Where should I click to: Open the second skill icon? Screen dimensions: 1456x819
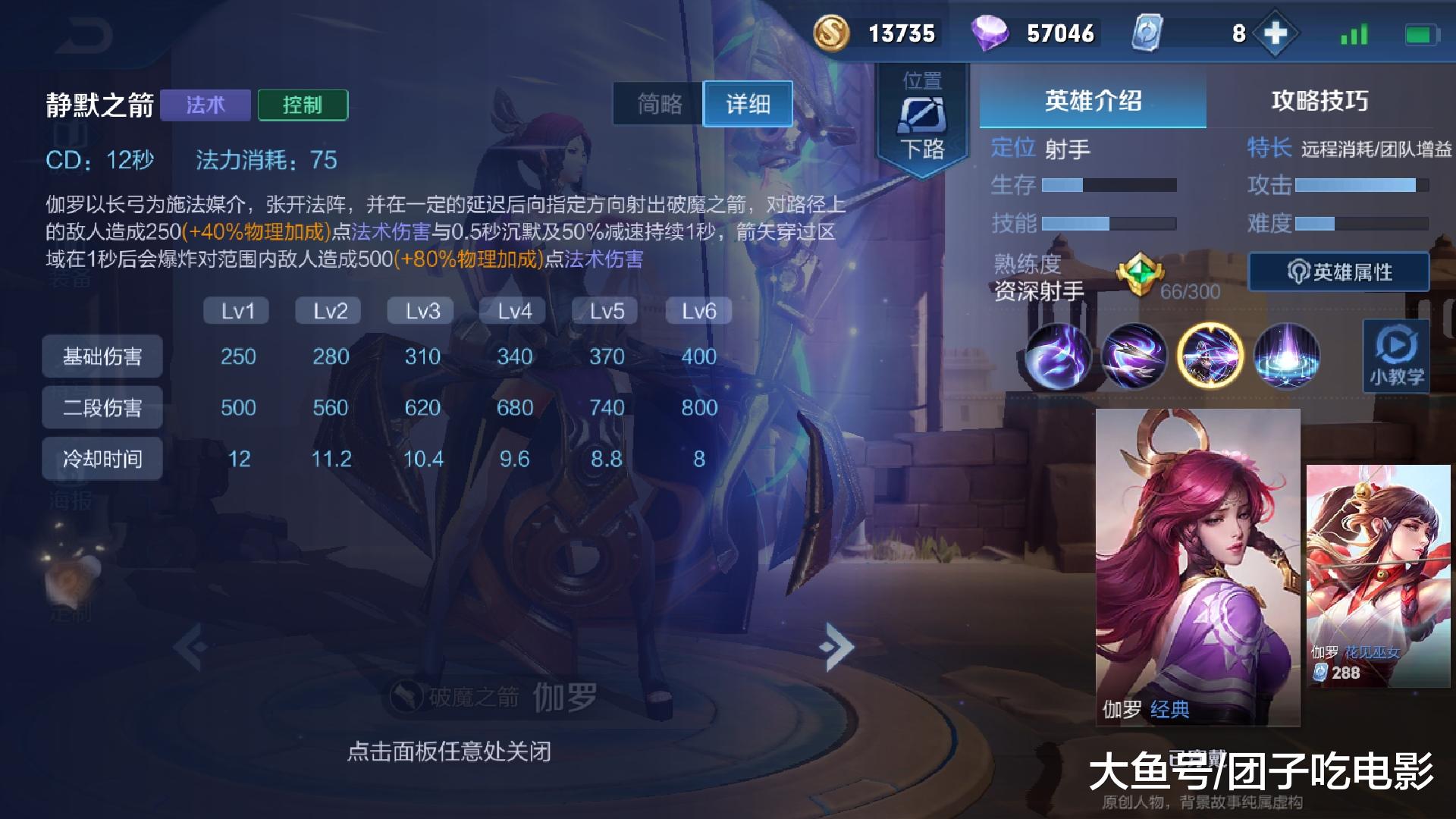coord(1135,356)
